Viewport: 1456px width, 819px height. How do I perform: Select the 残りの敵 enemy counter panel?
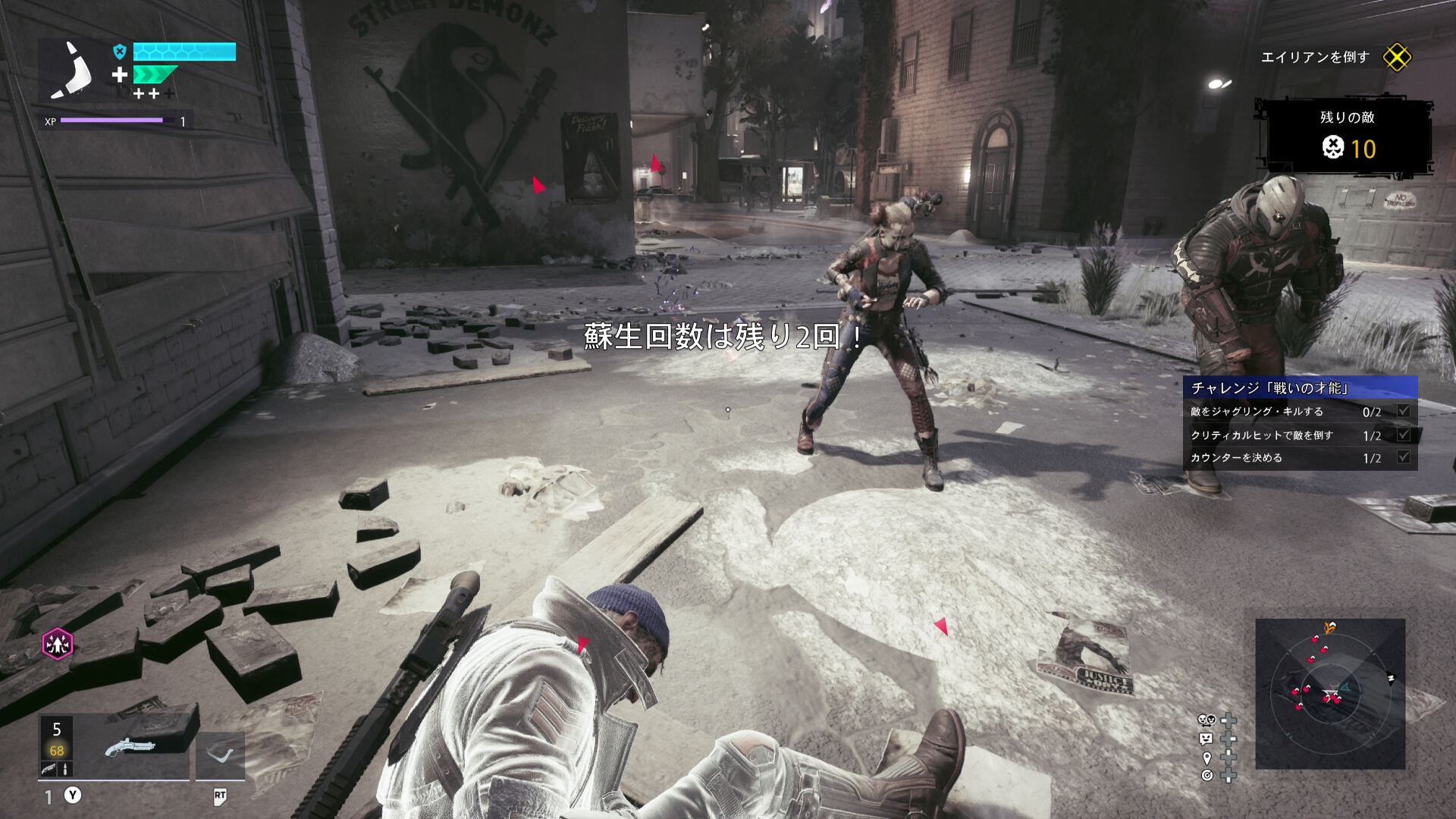point(1347,136)
